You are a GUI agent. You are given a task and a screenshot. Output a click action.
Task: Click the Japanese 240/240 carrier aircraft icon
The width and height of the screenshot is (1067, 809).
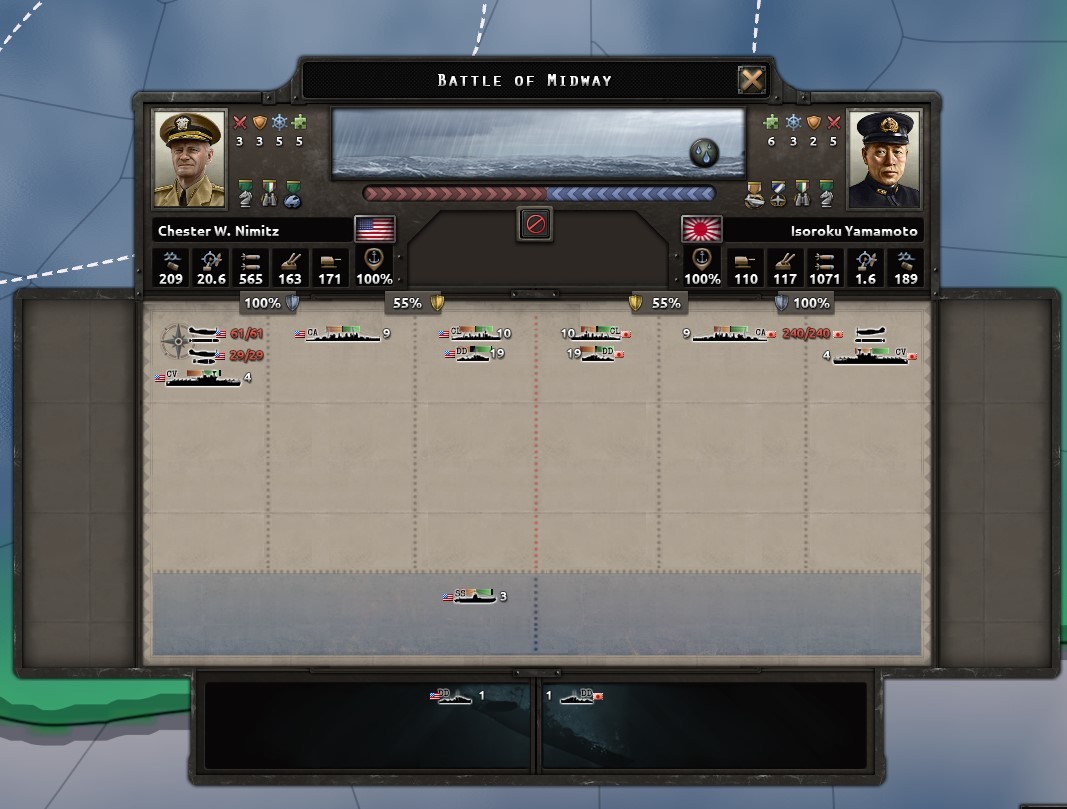870,334
